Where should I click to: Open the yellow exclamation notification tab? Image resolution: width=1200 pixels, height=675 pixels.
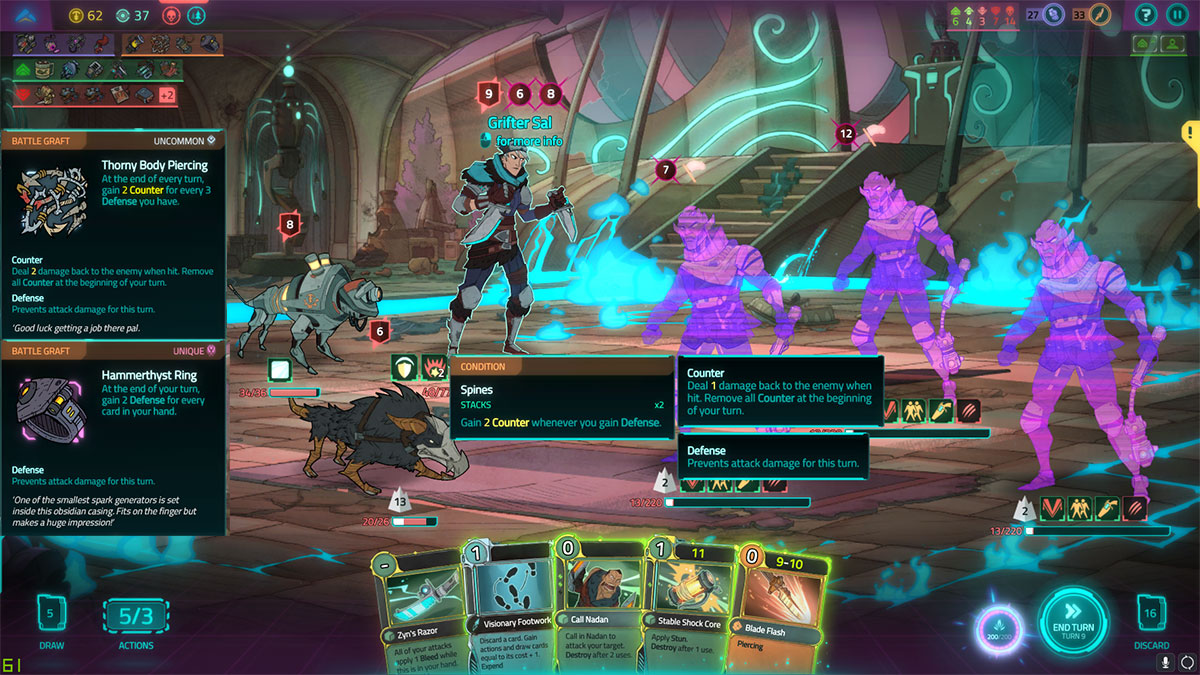(1191, 132)
